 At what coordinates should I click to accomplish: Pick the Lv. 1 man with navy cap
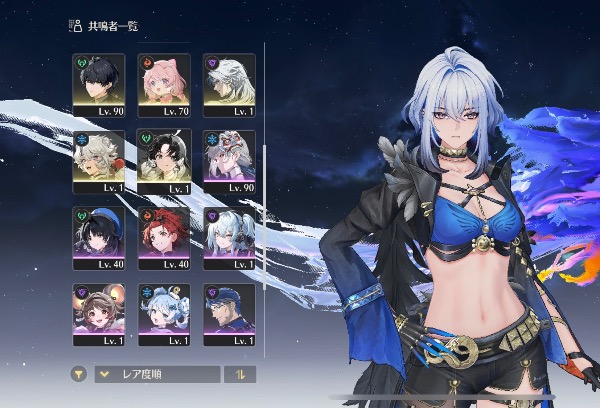(x=229, y=312)
